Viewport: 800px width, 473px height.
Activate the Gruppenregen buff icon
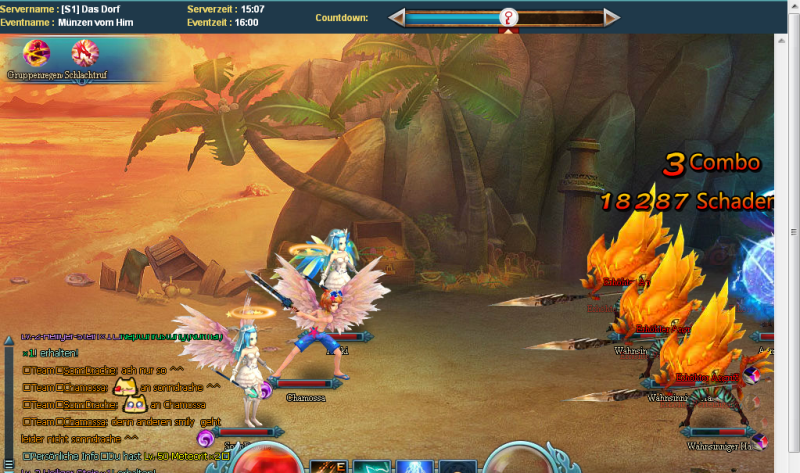38,53
